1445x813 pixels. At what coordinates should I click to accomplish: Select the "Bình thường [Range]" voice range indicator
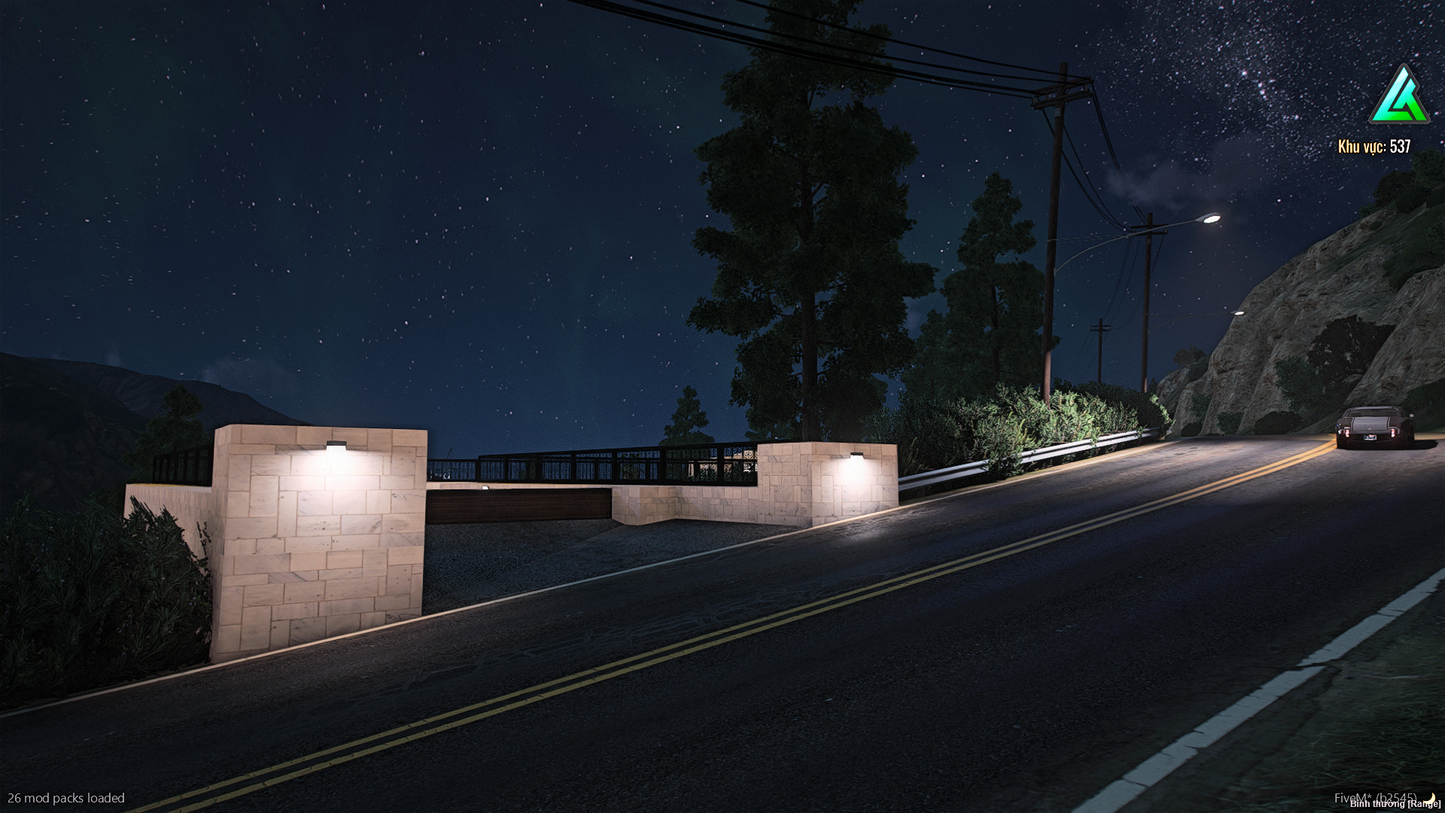(x=1394, y=804)
